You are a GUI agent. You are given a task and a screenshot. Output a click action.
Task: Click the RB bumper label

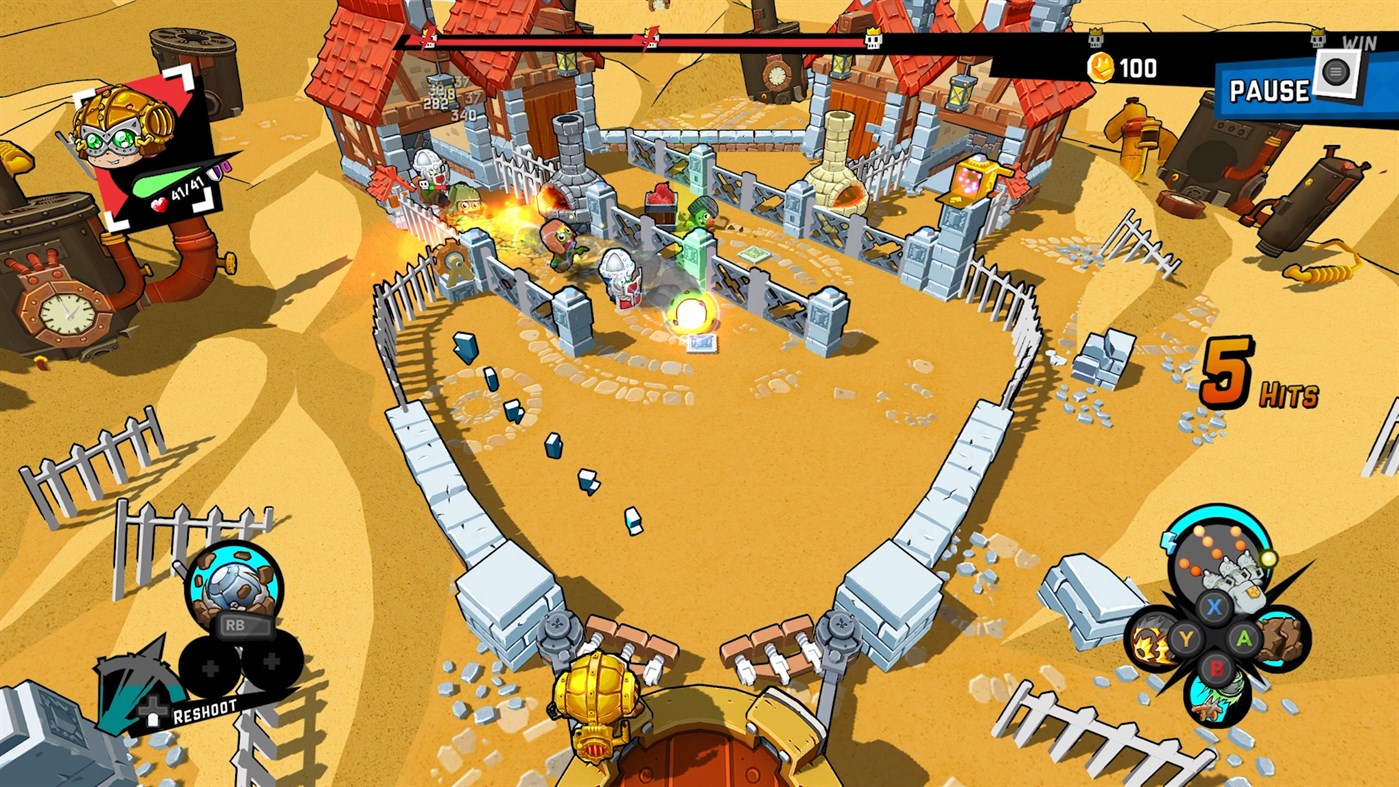click(236, 625)
